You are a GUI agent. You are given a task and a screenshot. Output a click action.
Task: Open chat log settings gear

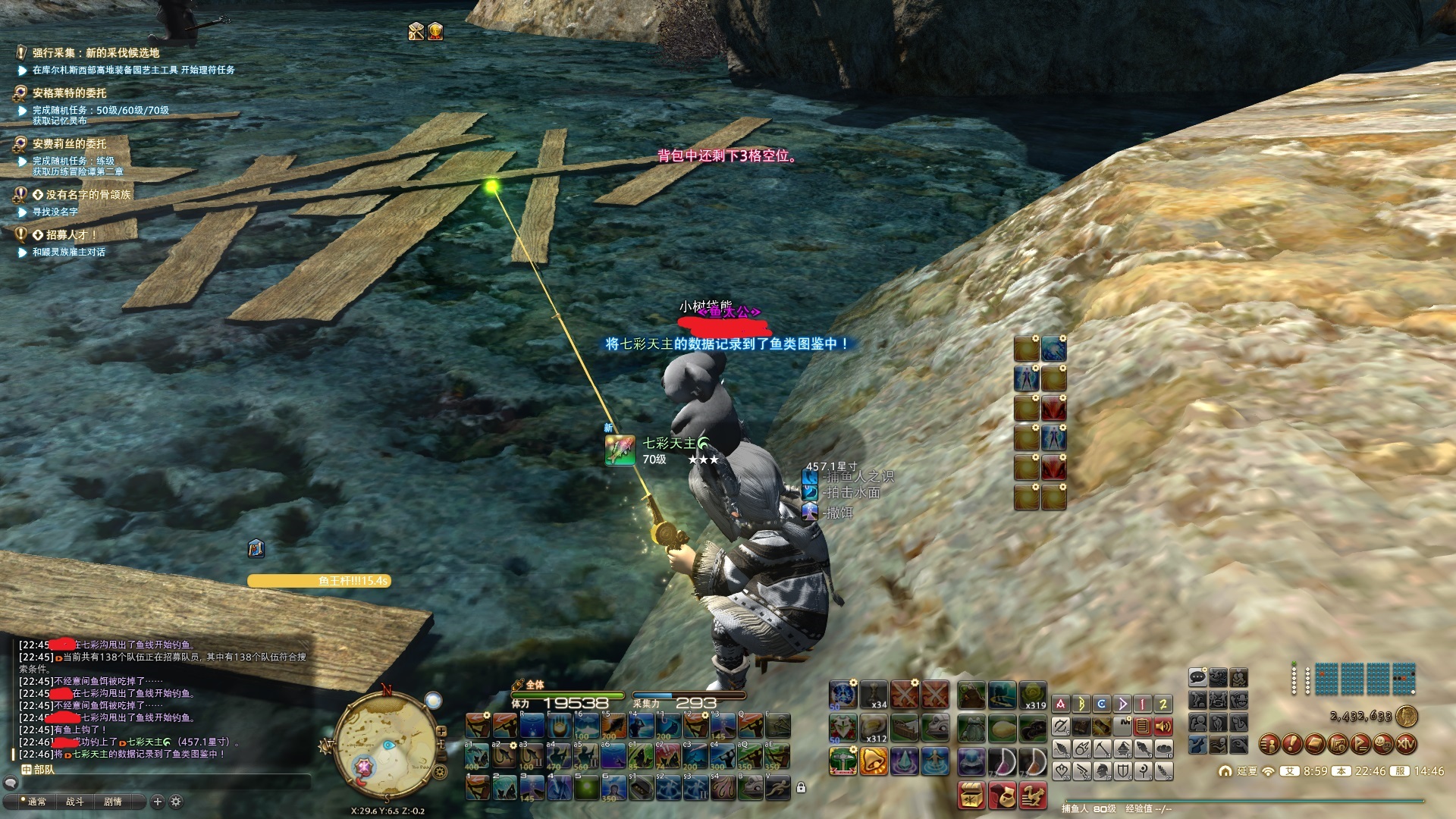point(176,802)
